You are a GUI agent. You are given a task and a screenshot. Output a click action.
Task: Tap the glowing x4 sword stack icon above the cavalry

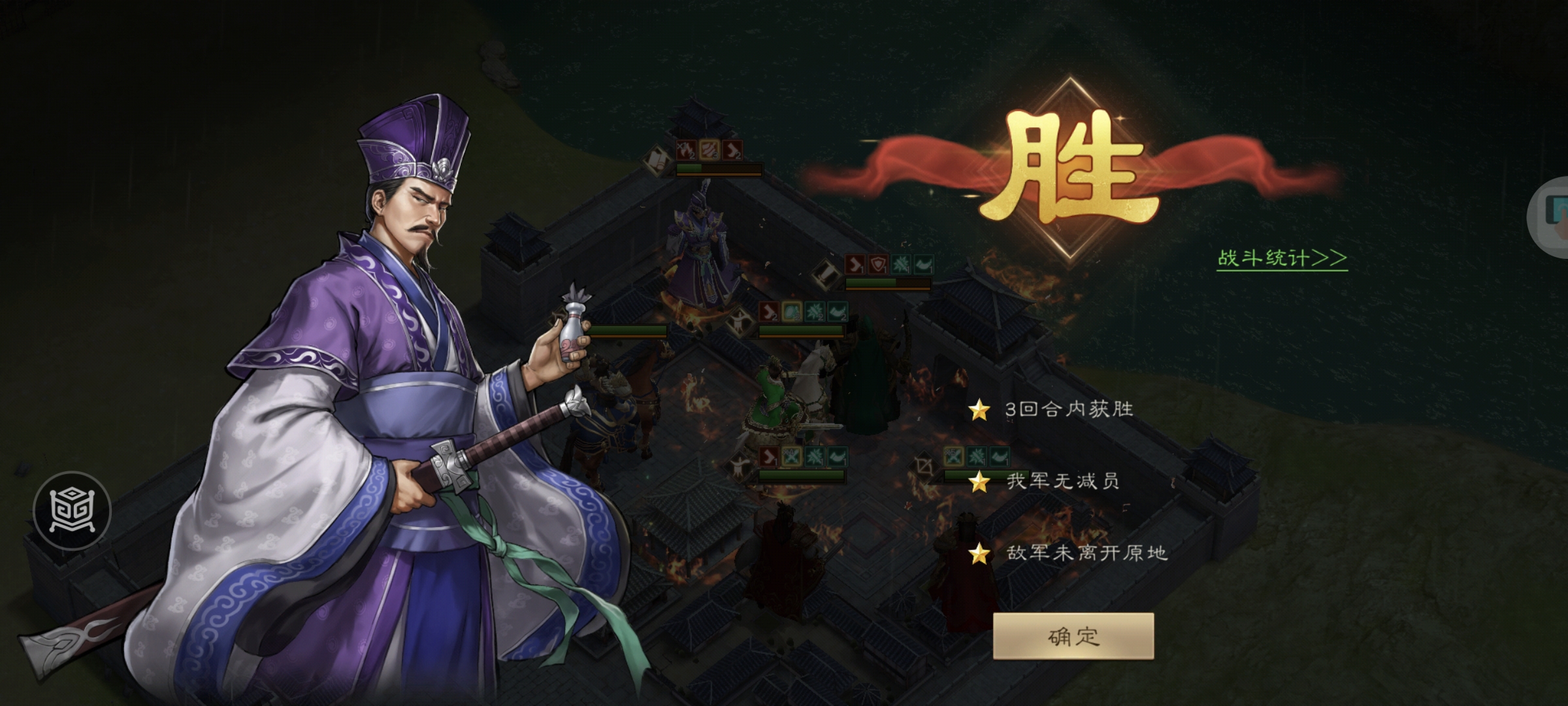[x=791, y=457]
